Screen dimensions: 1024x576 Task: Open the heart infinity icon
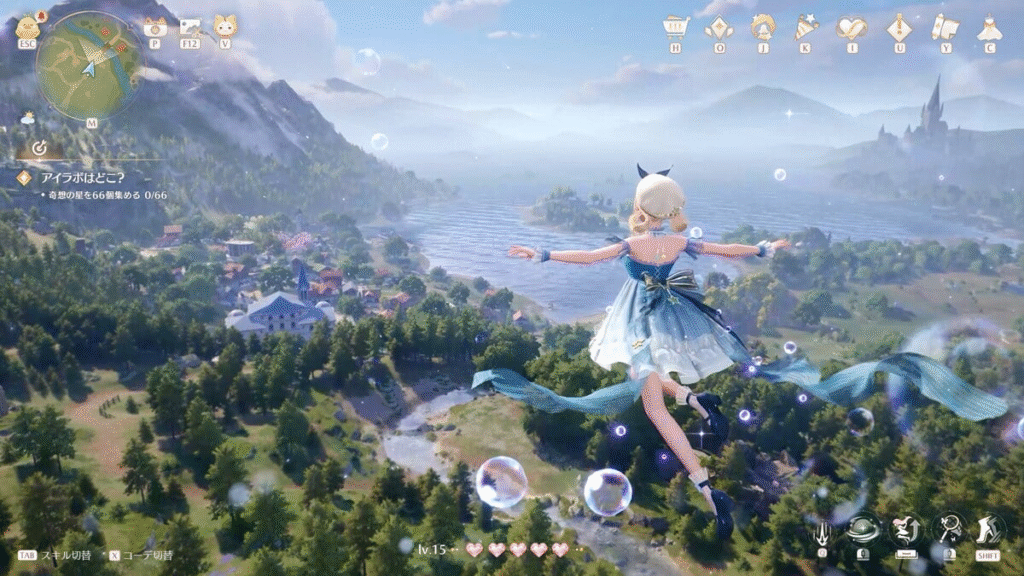coord(852,27)
